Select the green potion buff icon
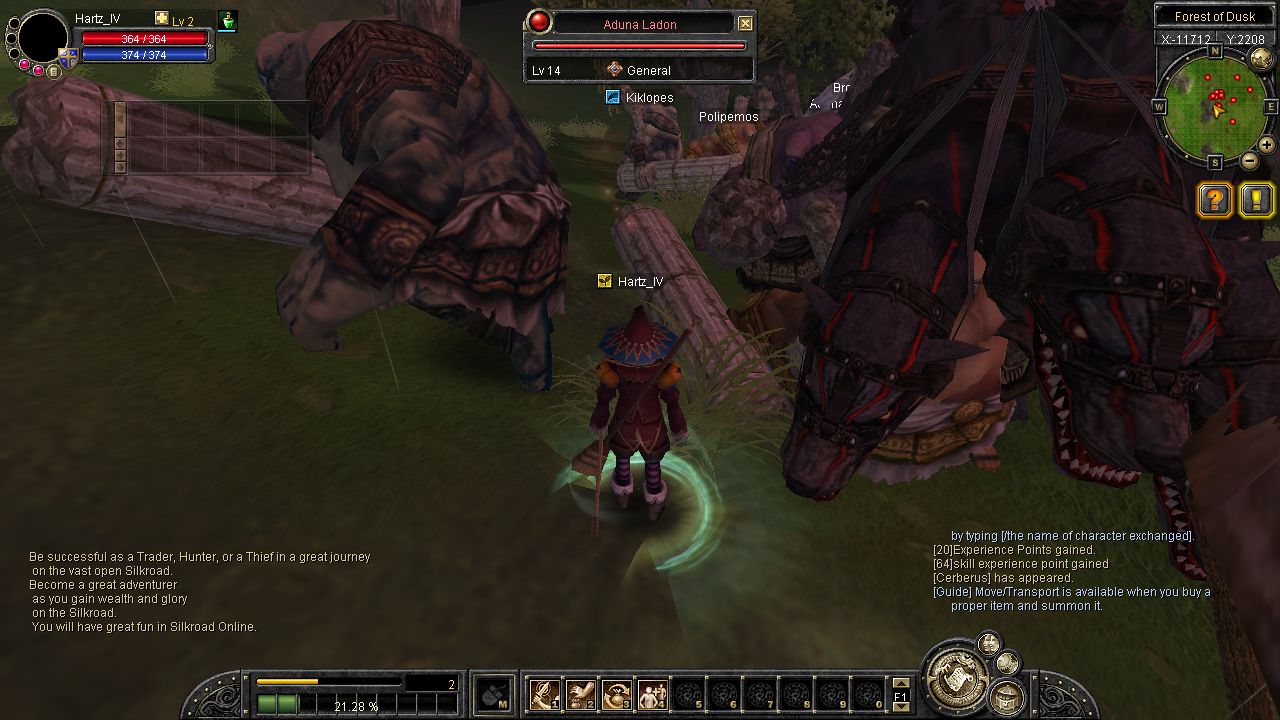This screenshot has height=720, width=1280. pyautogui.click(x=228, y=21)
